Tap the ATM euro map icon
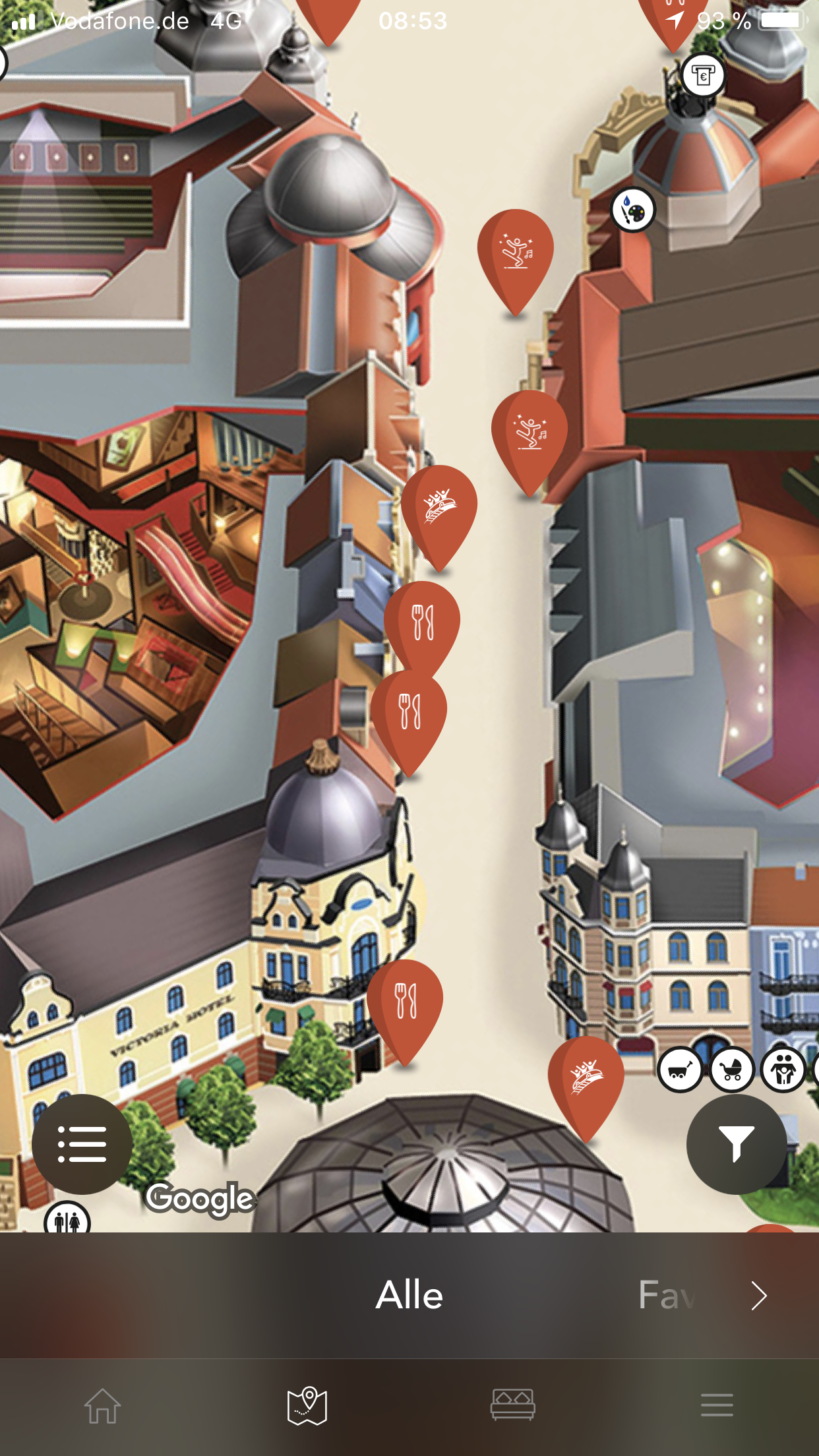This screenshot has width=819, height=1456. point(703,75)
